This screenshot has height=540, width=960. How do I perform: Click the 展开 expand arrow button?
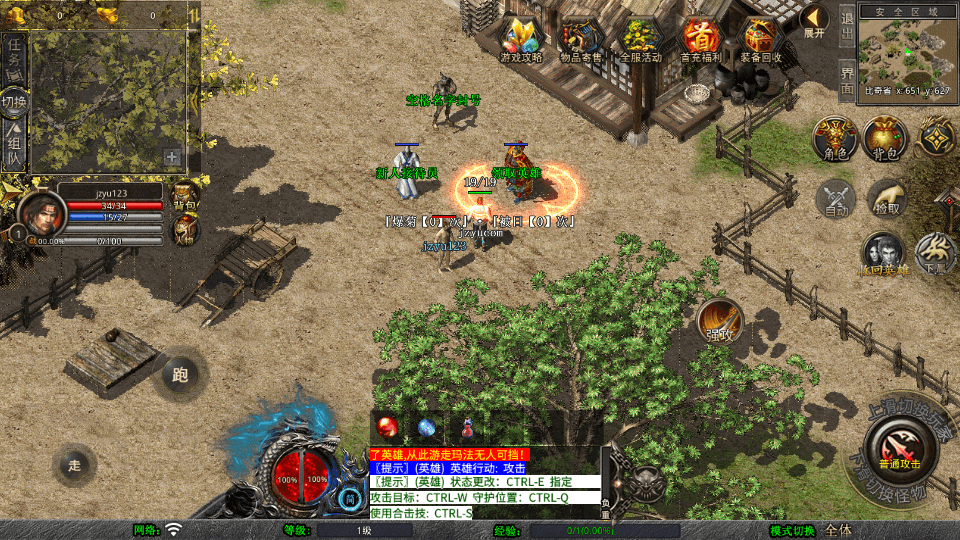(x=815, y=21)
